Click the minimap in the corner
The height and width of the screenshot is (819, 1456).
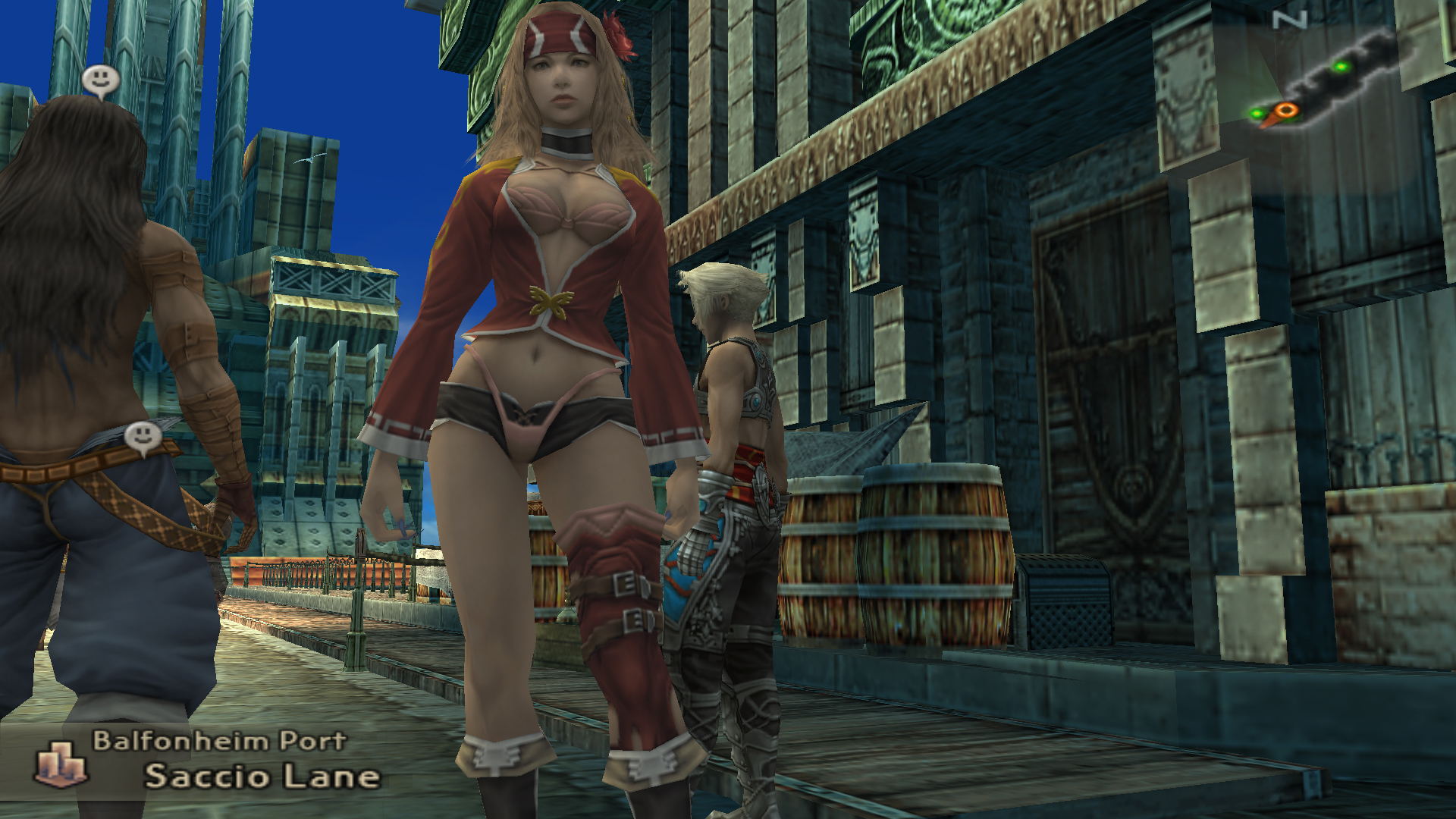1329,82
